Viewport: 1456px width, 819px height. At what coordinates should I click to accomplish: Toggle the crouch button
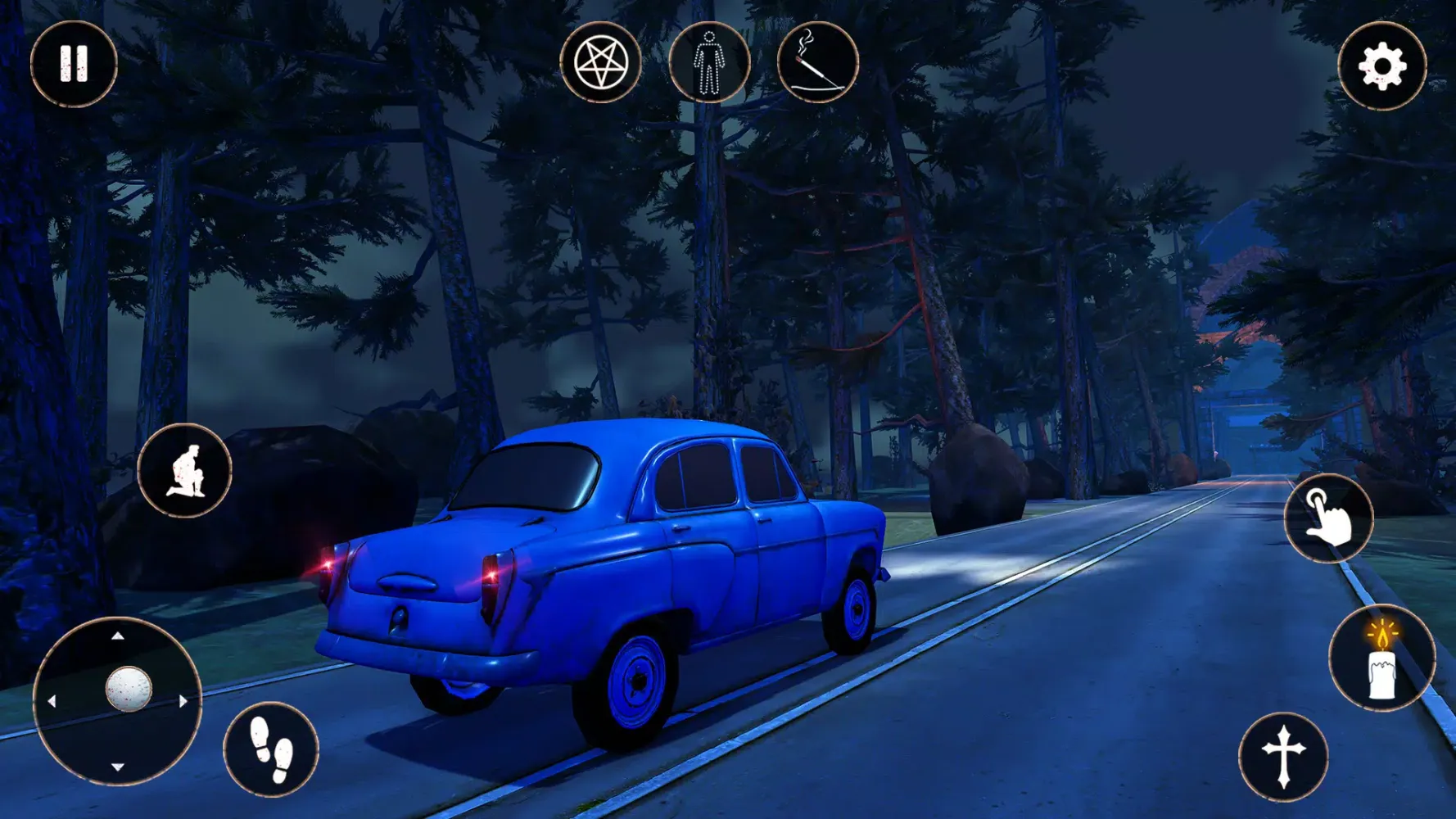pyautogui.click(x=185, y=471)
